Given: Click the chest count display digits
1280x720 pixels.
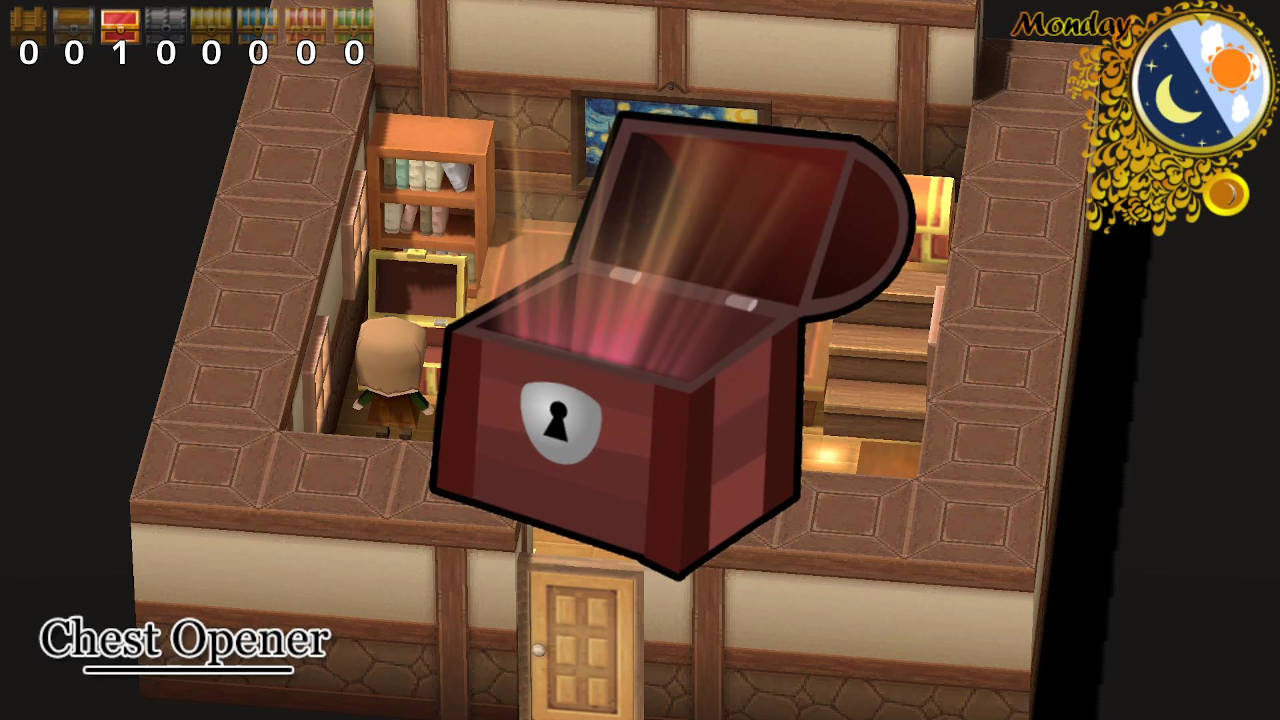Looking at the screenshot, I should point(190,55).
